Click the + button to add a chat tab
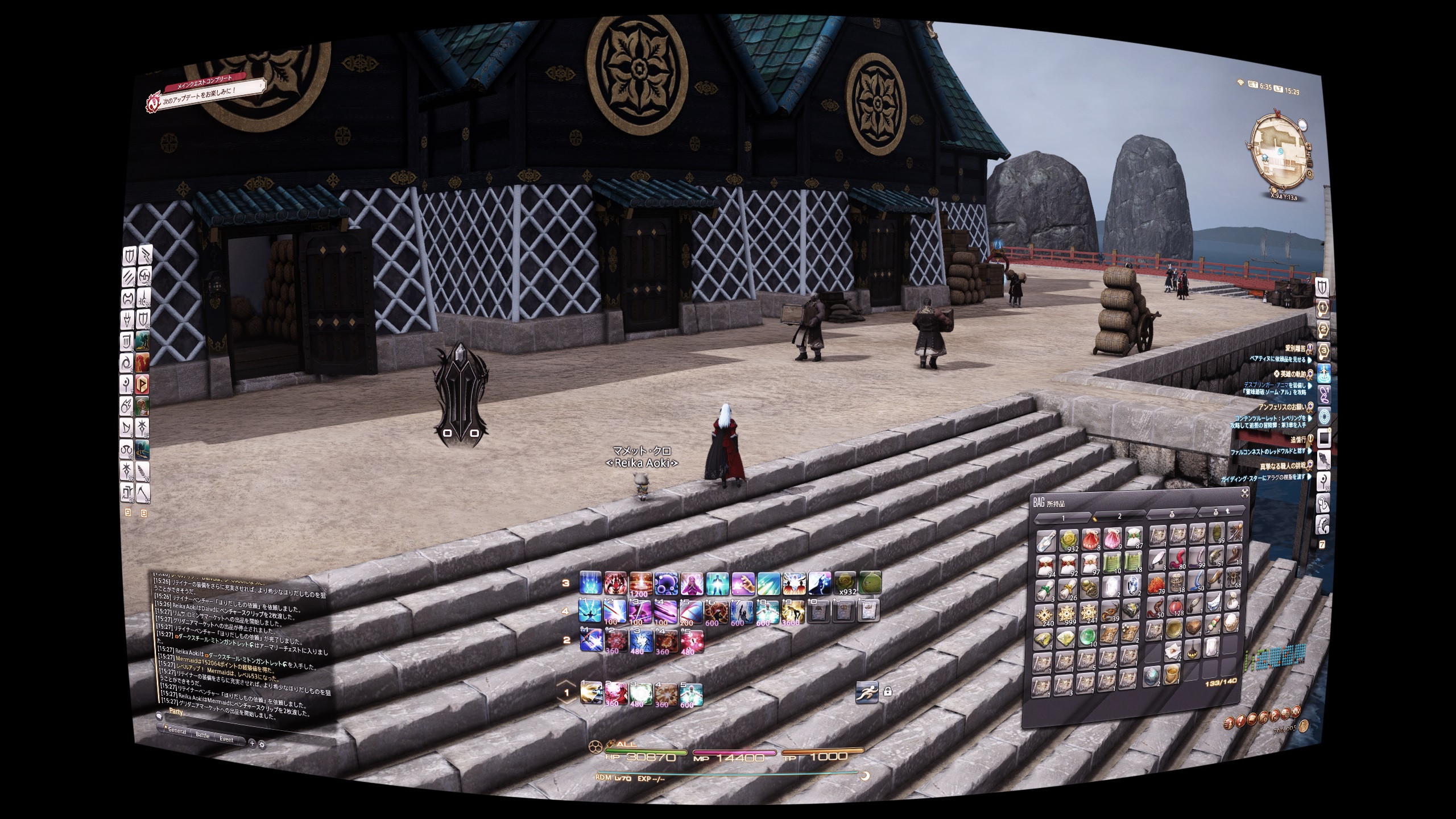Viewport: 1456px width, 819px height. pyautogui.click(x=252, y=743)
